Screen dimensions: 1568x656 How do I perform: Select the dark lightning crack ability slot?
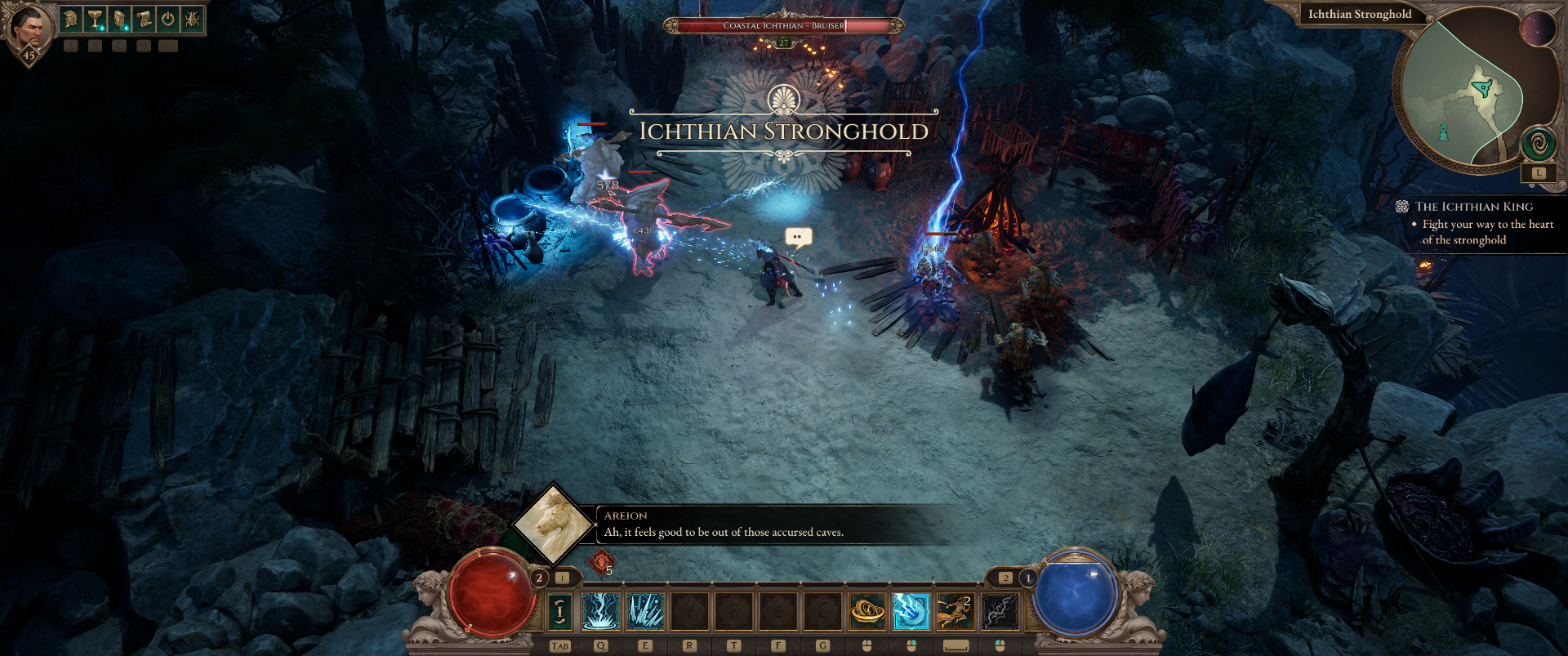(1000, 611)
